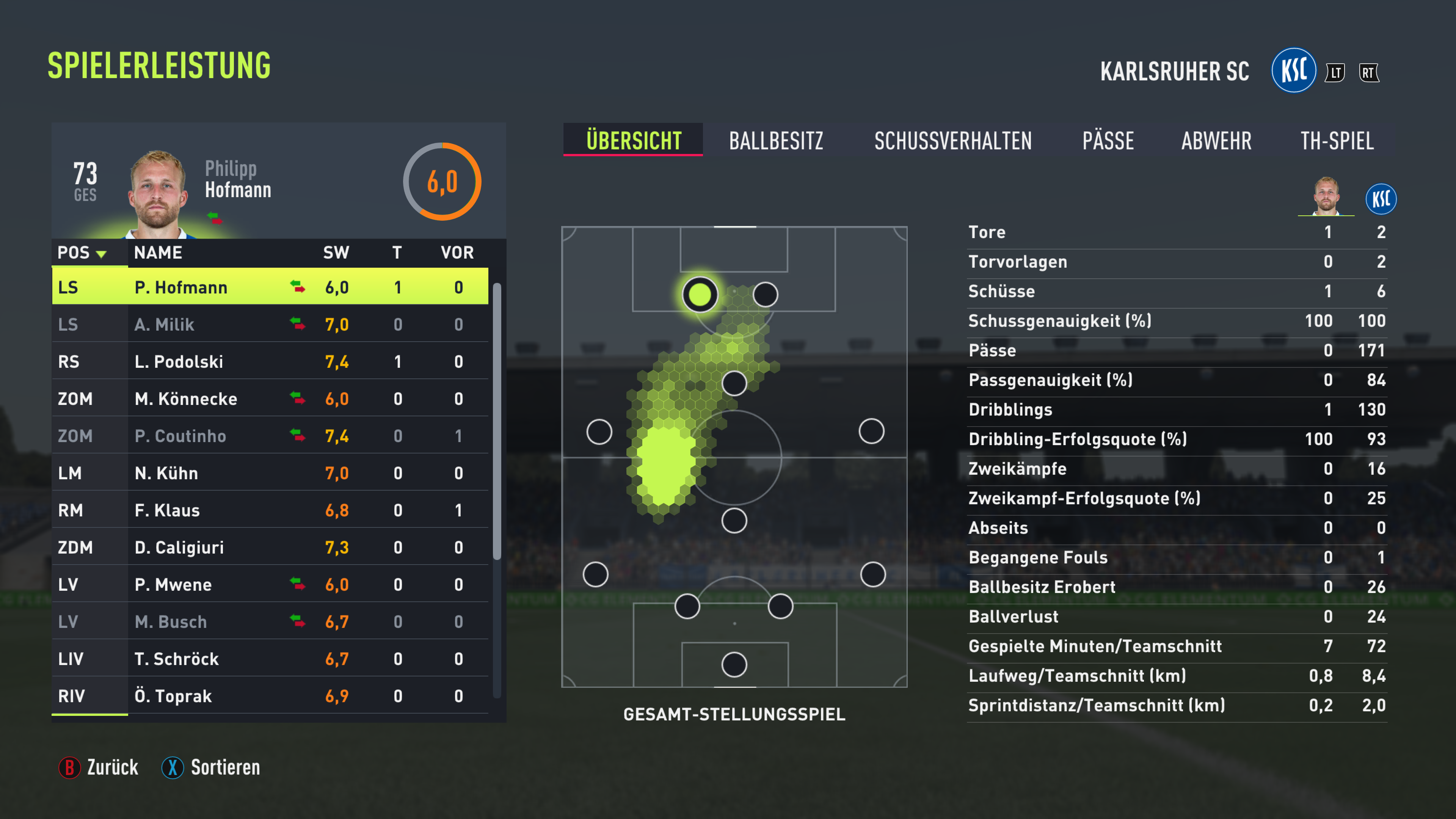Select N. Kühn in the list
1456x819 pixels.
(x=270, y=473)
